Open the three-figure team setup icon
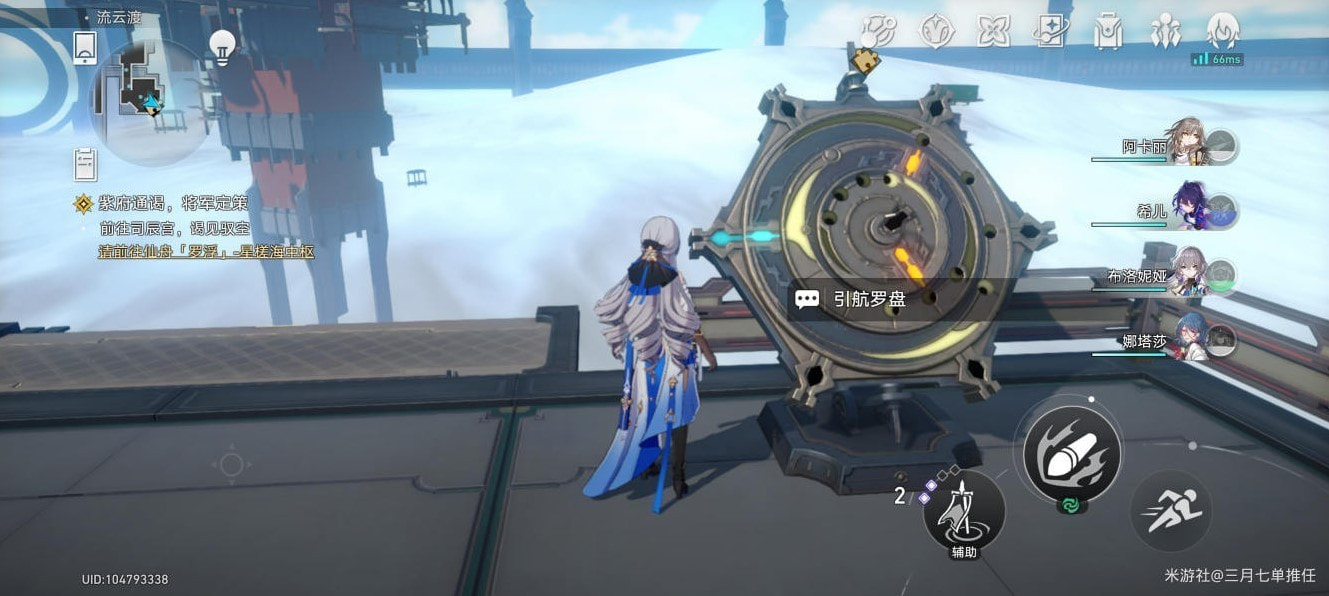The image size is (1329, 596). (1166, 32)
